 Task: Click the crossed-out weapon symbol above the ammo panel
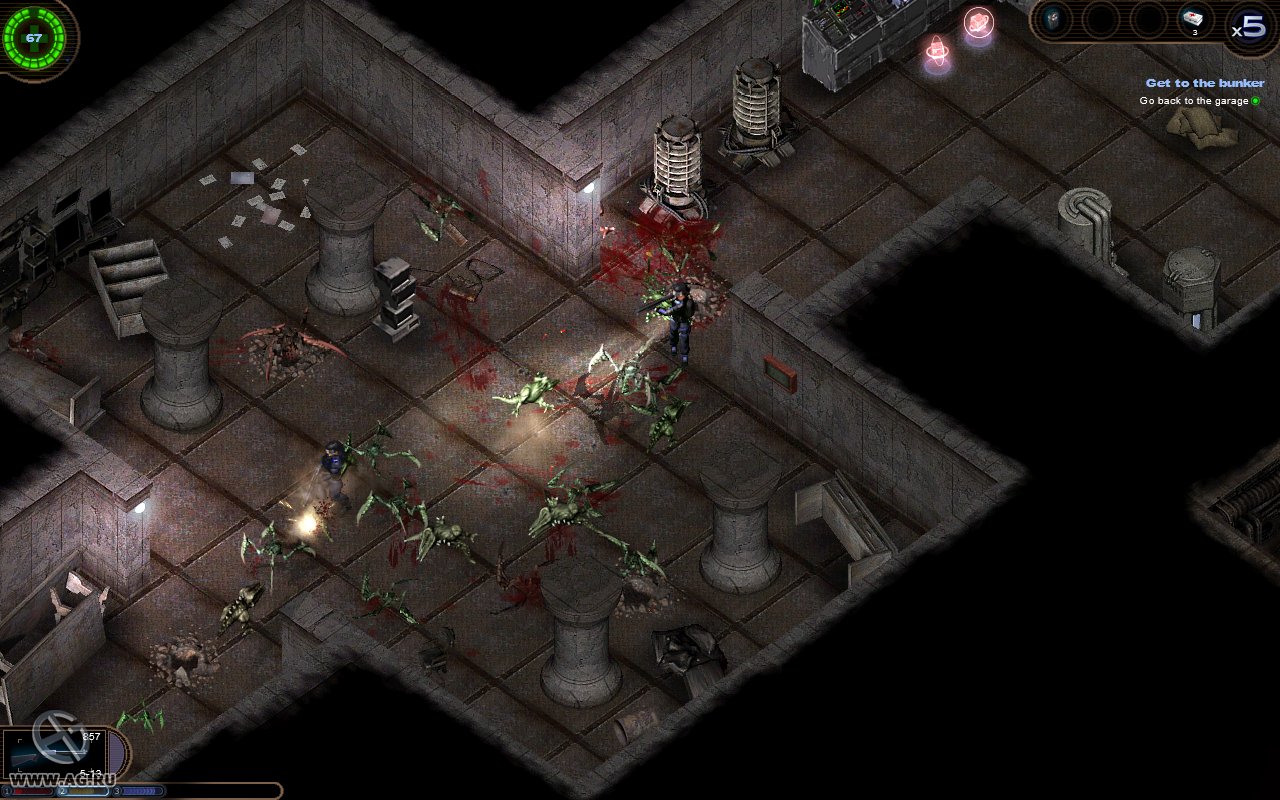(59, 736)
